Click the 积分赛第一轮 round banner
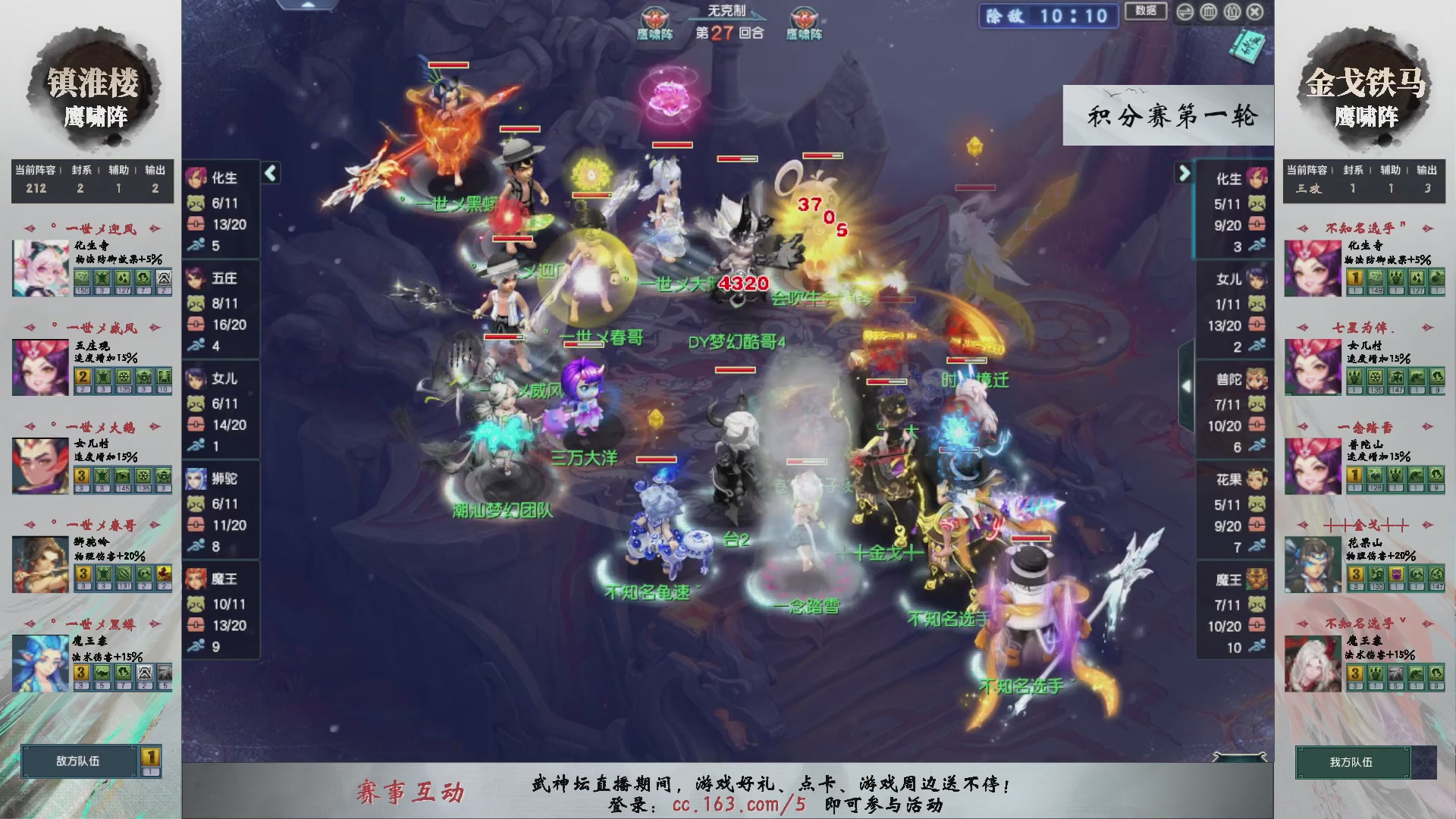Screen dimensions: 1456x819 tap(1168, 115)
